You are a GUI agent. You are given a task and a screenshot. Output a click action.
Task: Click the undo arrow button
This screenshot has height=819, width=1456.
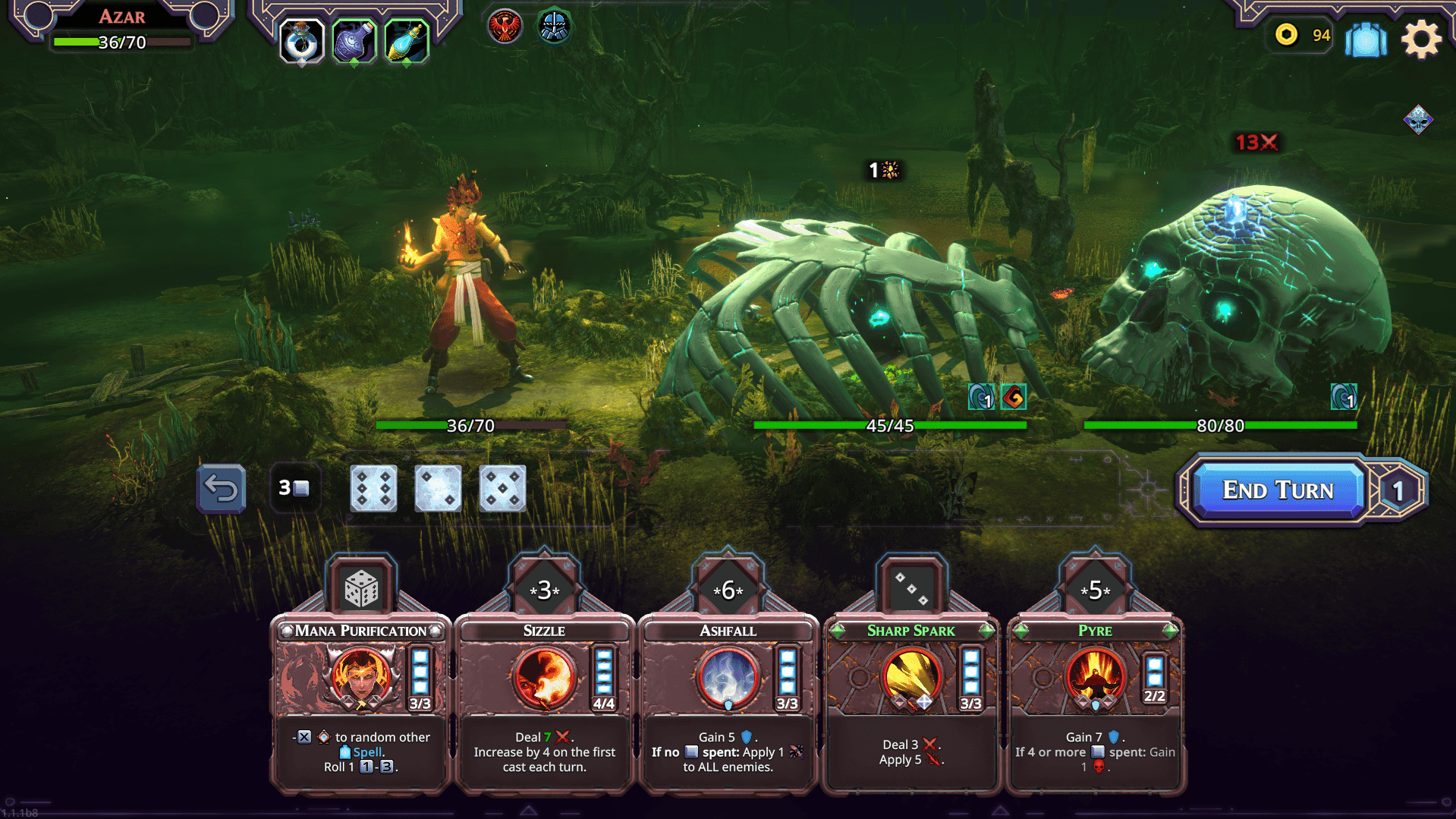point(221,490)
